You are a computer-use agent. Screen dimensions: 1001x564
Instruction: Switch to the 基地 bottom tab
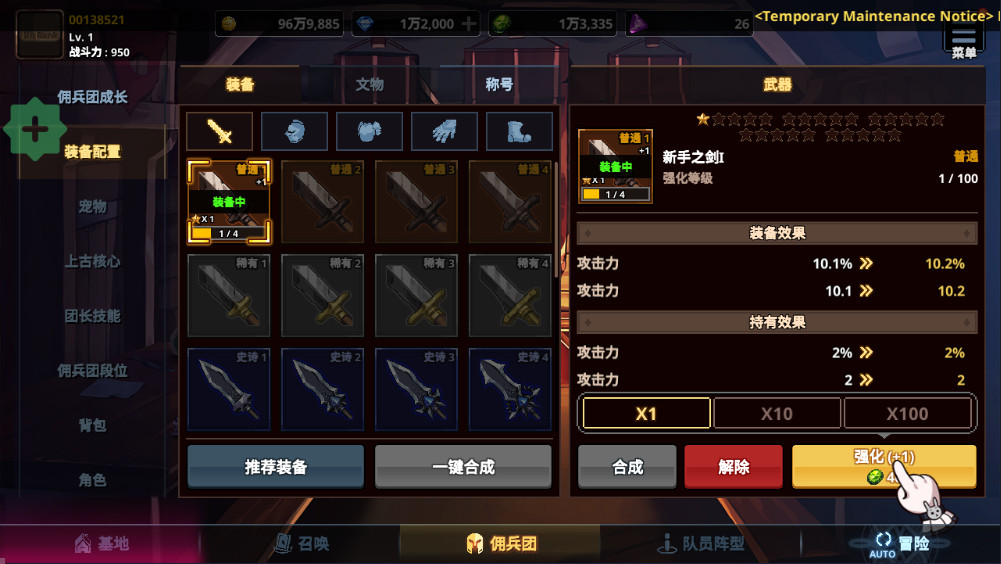tap(102, 544)
